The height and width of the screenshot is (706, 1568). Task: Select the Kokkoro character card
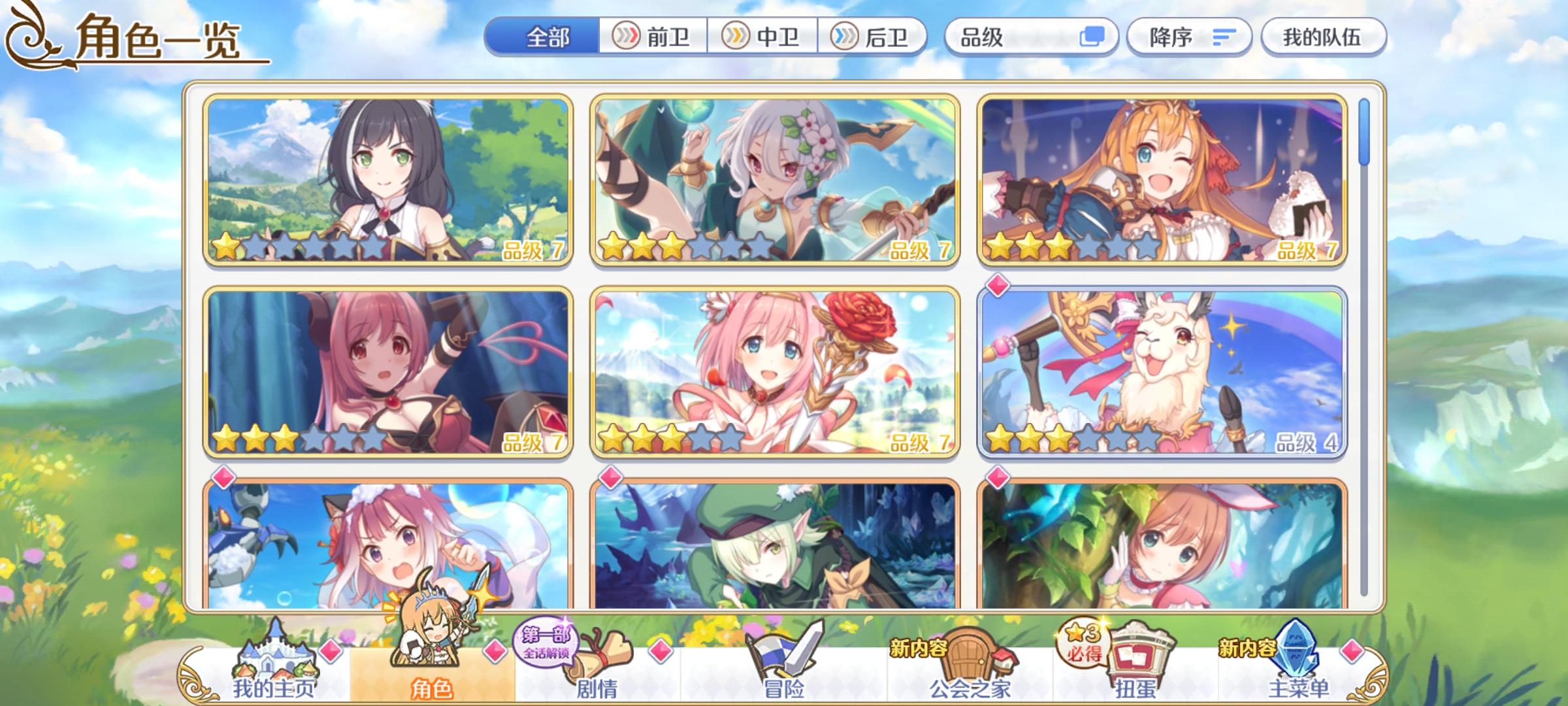tap(777, 183)
